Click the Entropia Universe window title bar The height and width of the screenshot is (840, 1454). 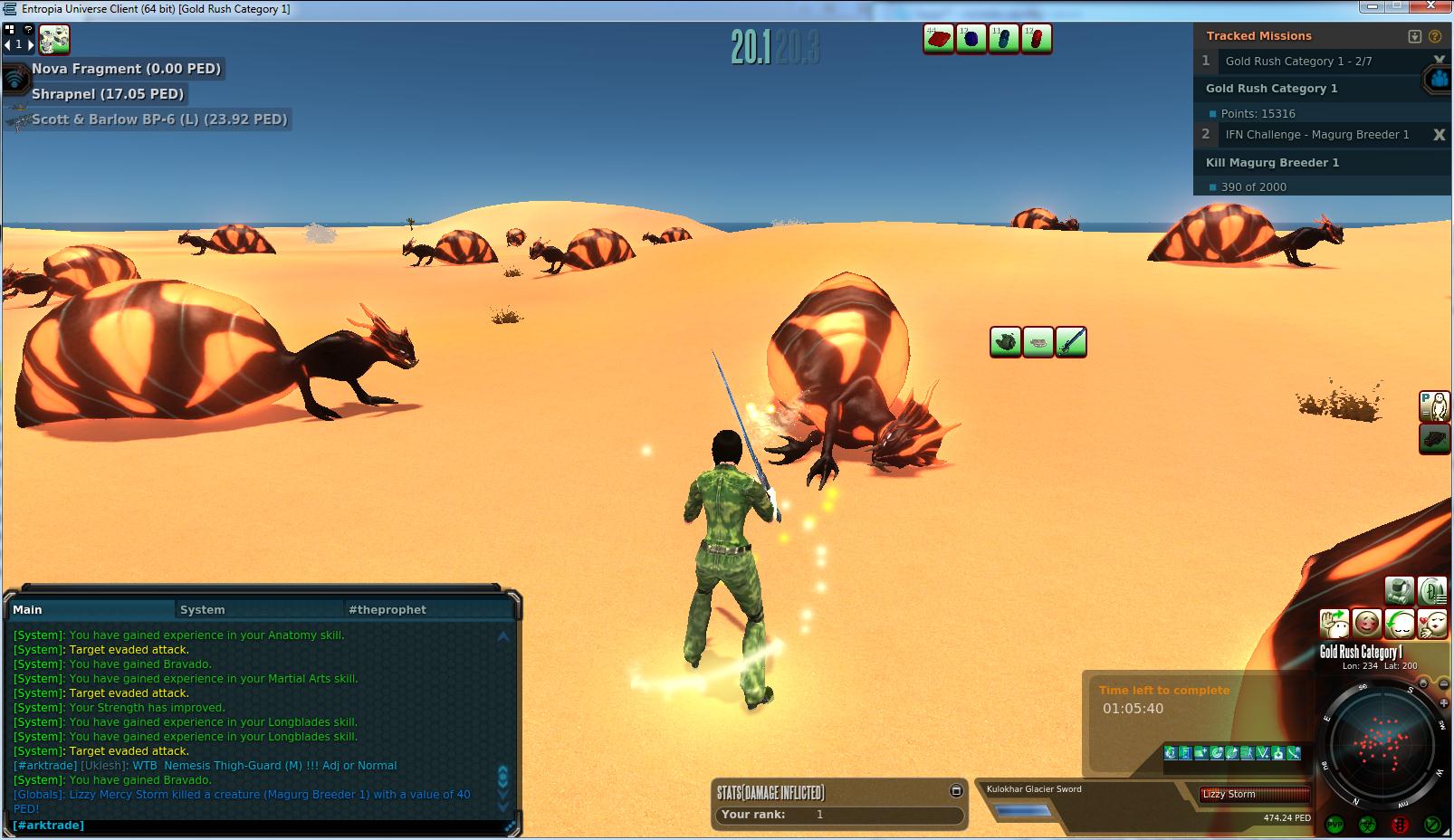pyautogui.click(x=634, y=9)
